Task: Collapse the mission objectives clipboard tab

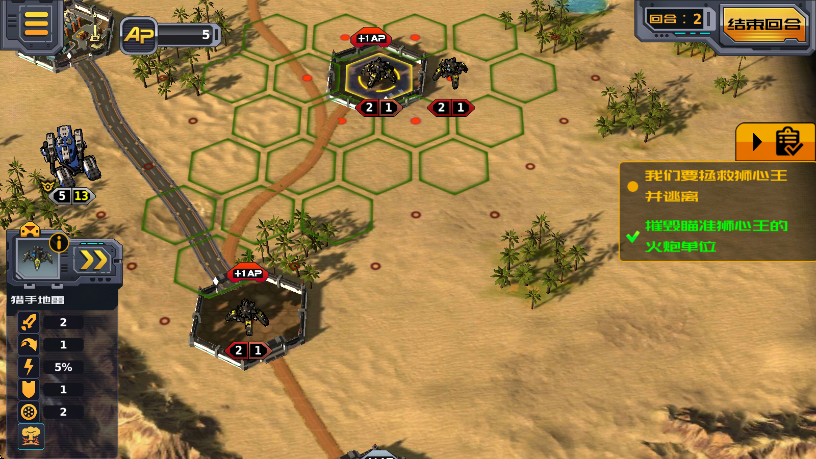Action: point(775,142)
